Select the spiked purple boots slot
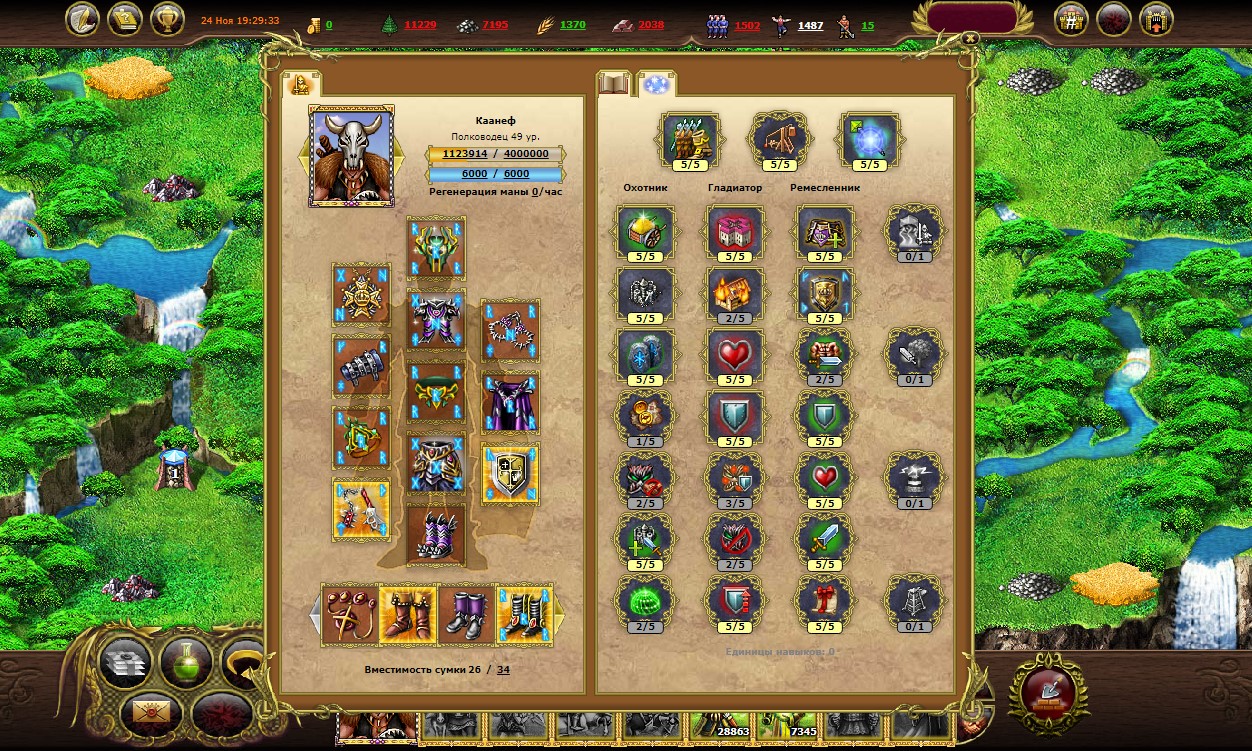This screenshot has width=1252, height=751. 436,534
